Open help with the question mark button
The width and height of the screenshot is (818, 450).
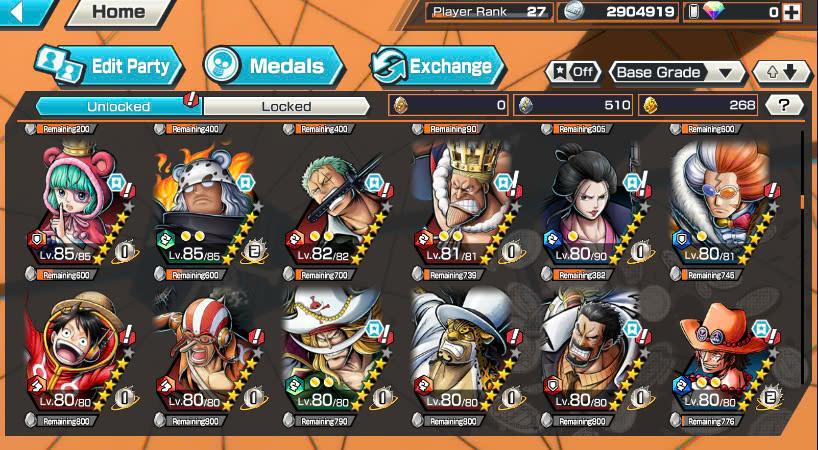point(784,105)
